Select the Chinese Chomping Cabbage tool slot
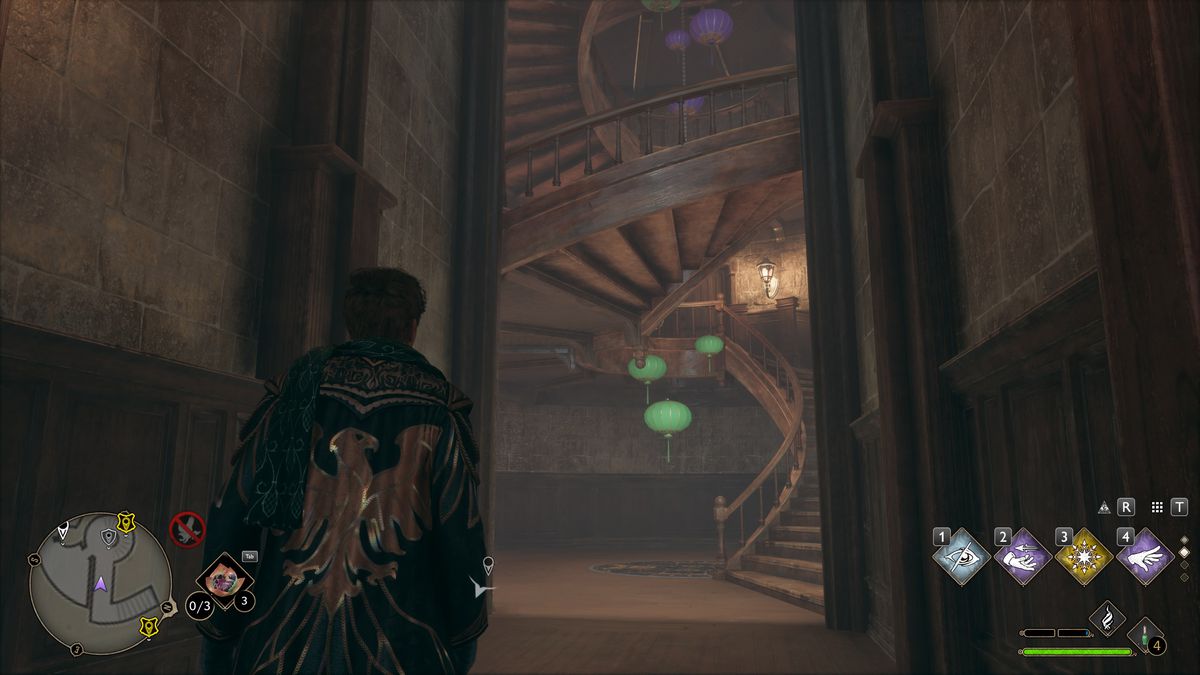This screenshot has width=1200, height=675. [x=224, y=581]
